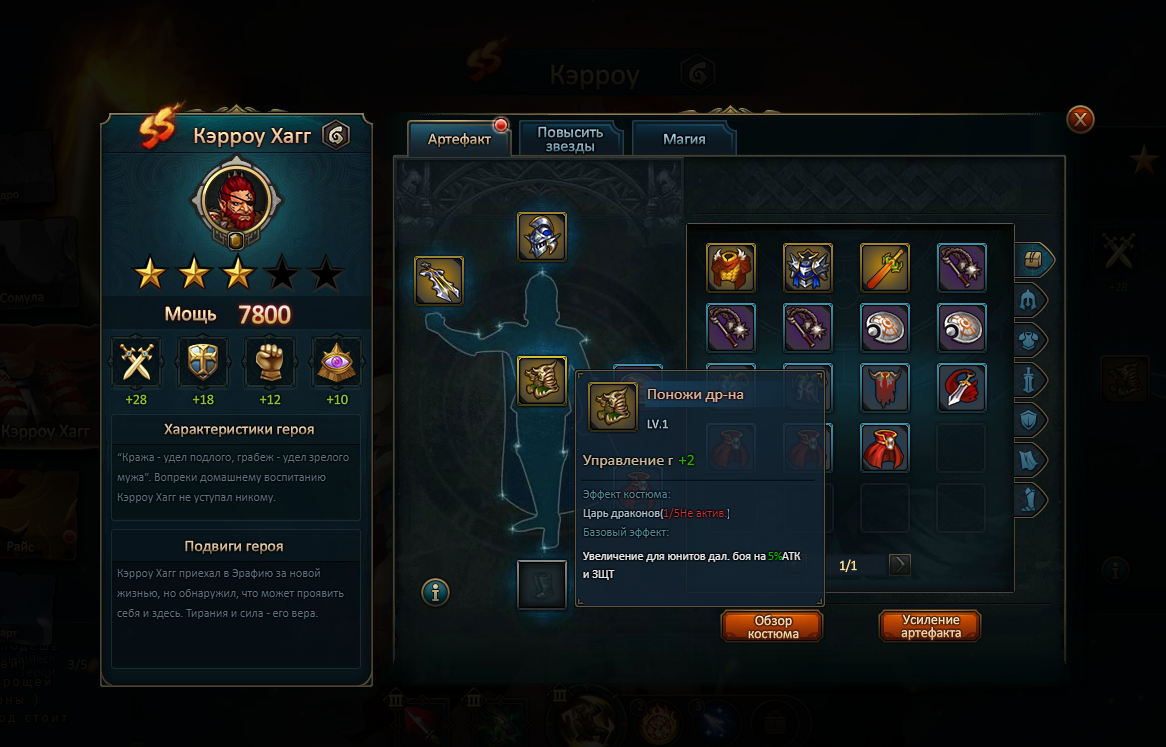The image size is (1166, 747).
Task: Go to next inventory page arrow
Action: click(x=900, y=565)
